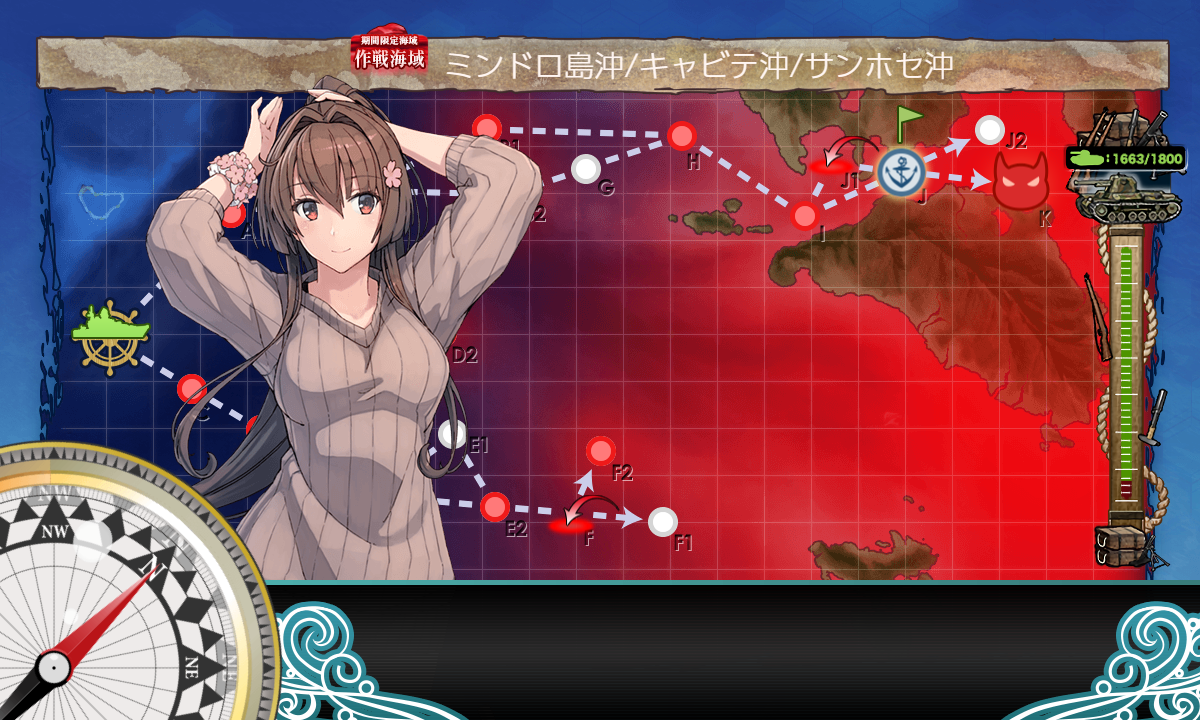Select the boss node K marker
This screenshot has width=1200, height=720.
click(1021, 181)
